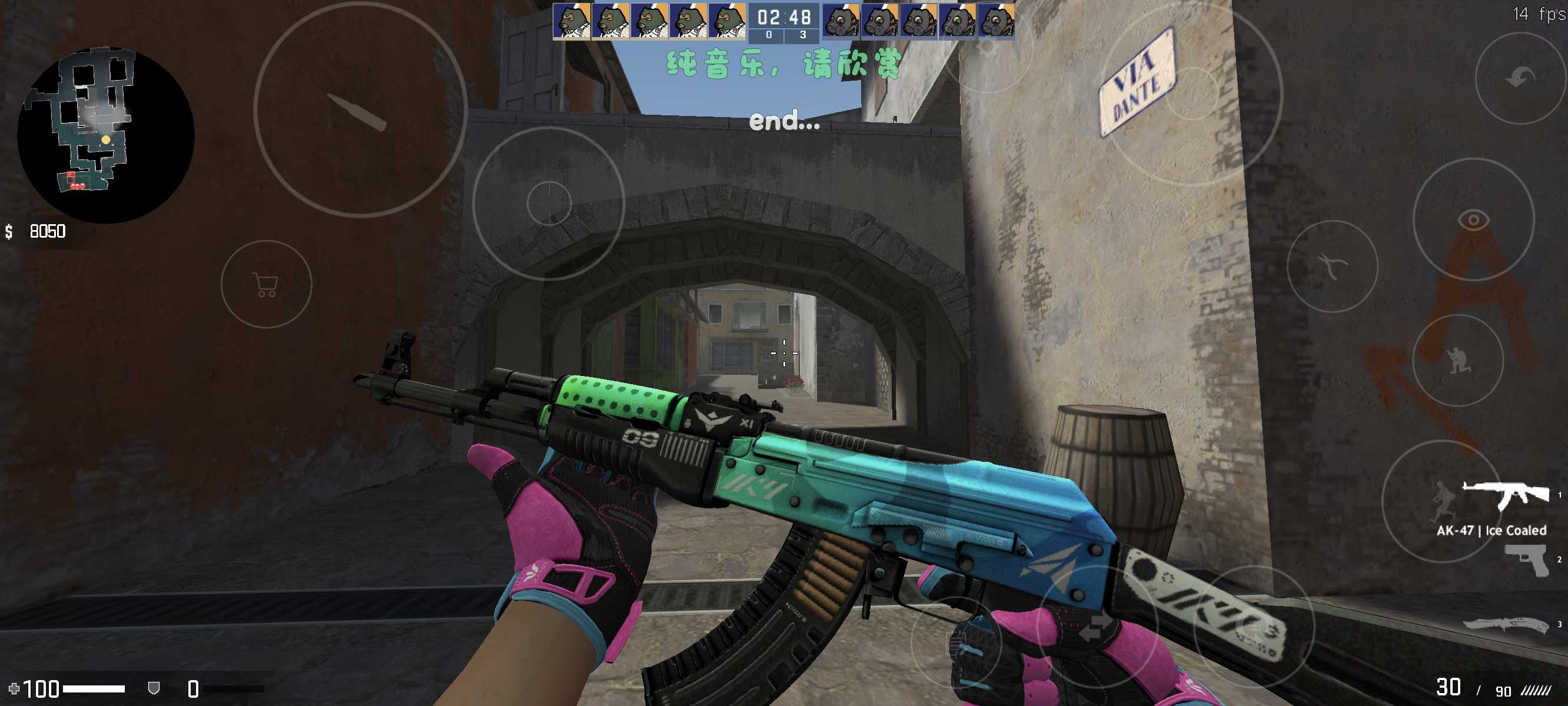The height and width of the screenshot is (706, 1568).
Task: Tap the curved back arrow button
Action: point(1520,78)
